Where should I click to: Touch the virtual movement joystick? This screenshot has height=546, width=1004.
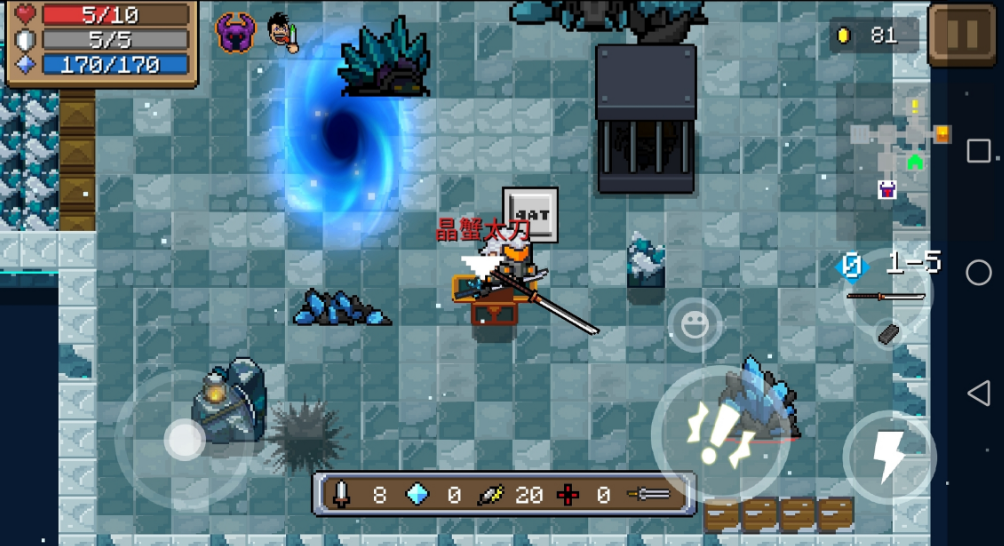point(184,439)
